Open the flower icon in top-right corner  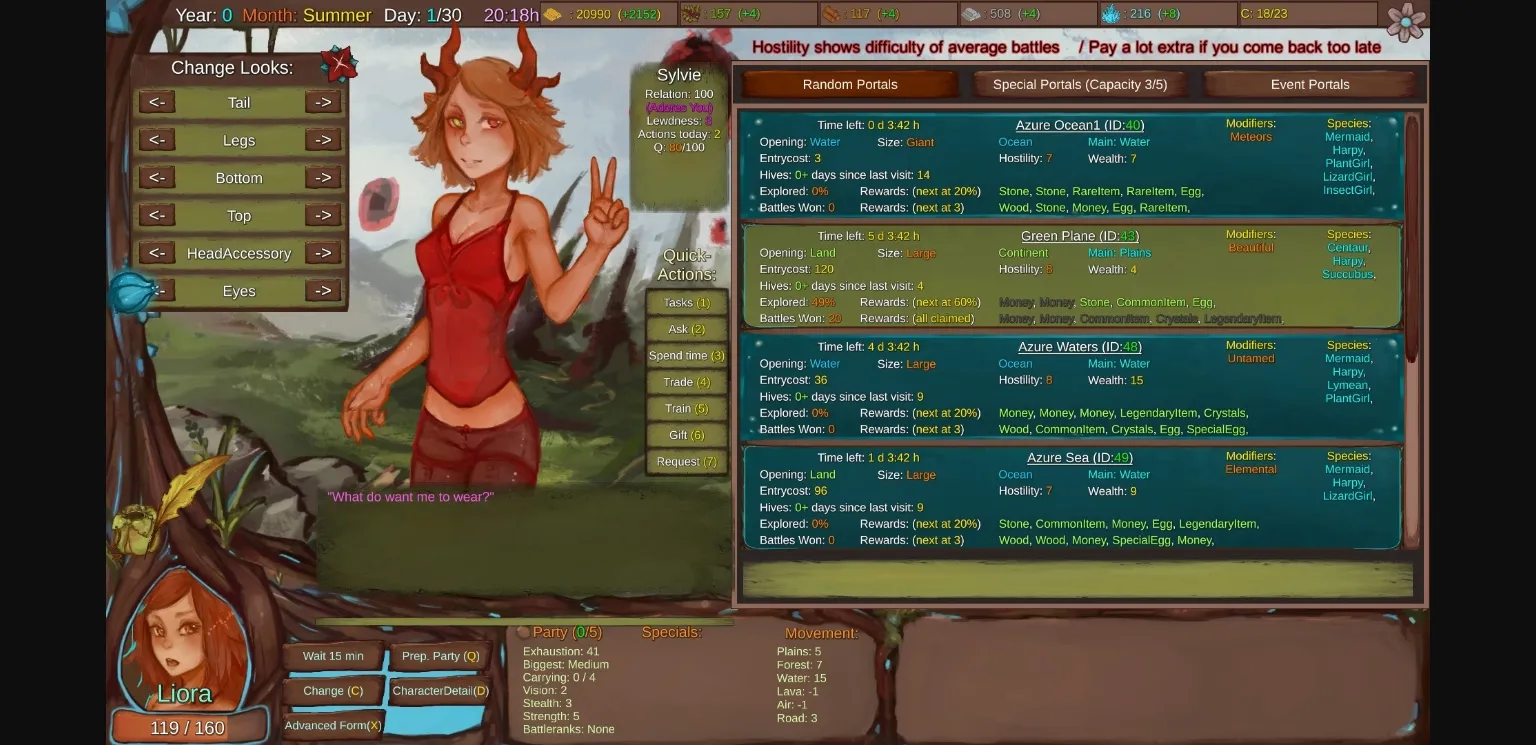pyautogui.click(x=1406, y=20)
